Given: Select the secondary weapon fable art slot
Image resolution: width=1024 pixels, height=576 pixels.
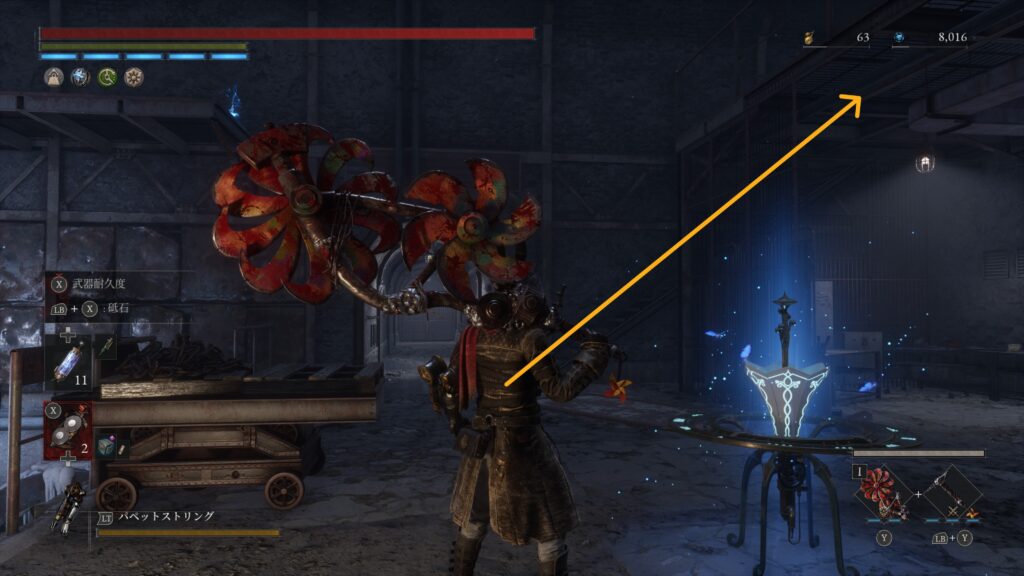Looking at the screenshot, I should tap(950, 492).
